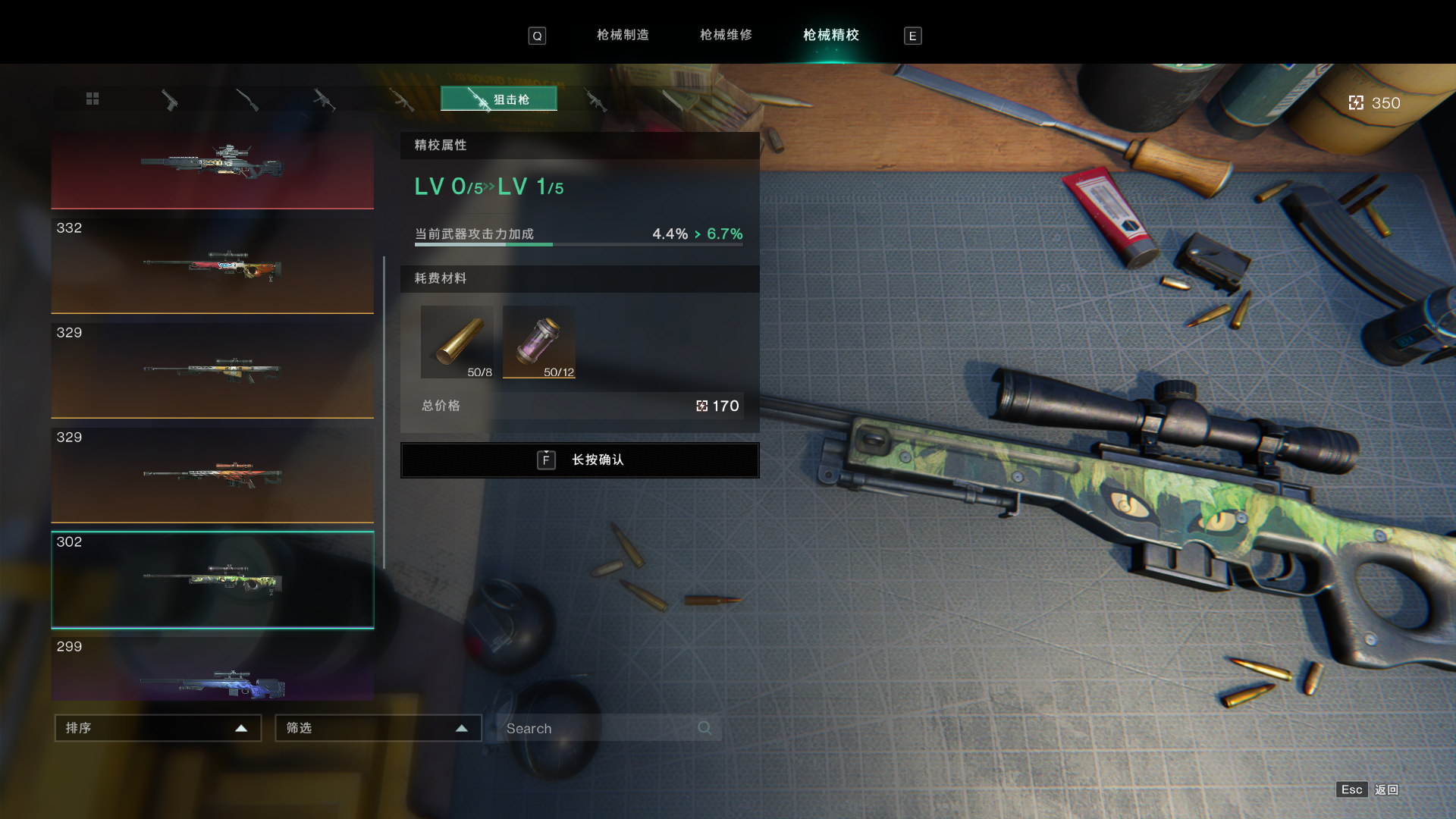1456x819 pixels.
Task: Inspect the purple canister material slot
Action: (x=539, y=342)
